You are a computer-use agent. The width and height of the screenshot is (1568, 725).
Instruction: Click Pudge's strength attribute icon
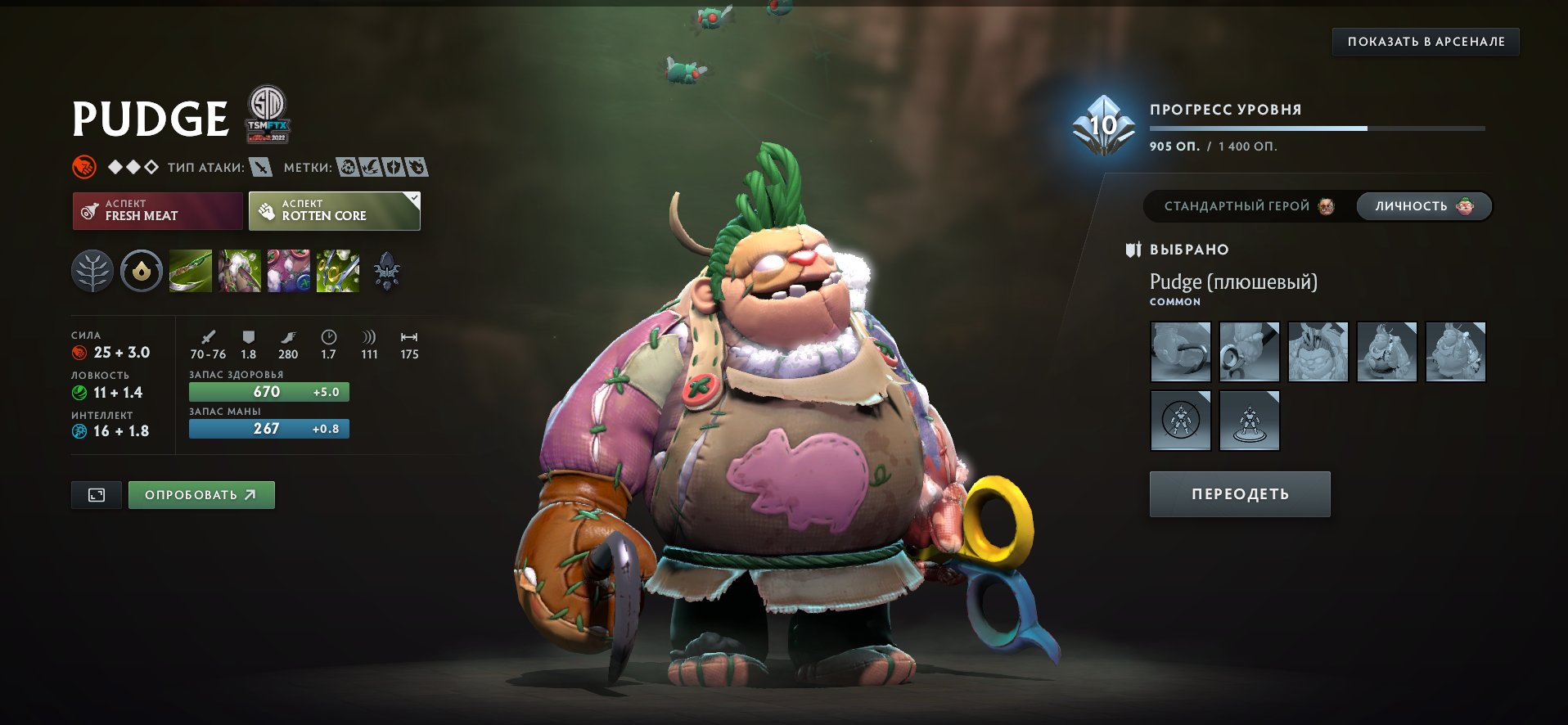[79, 353]
